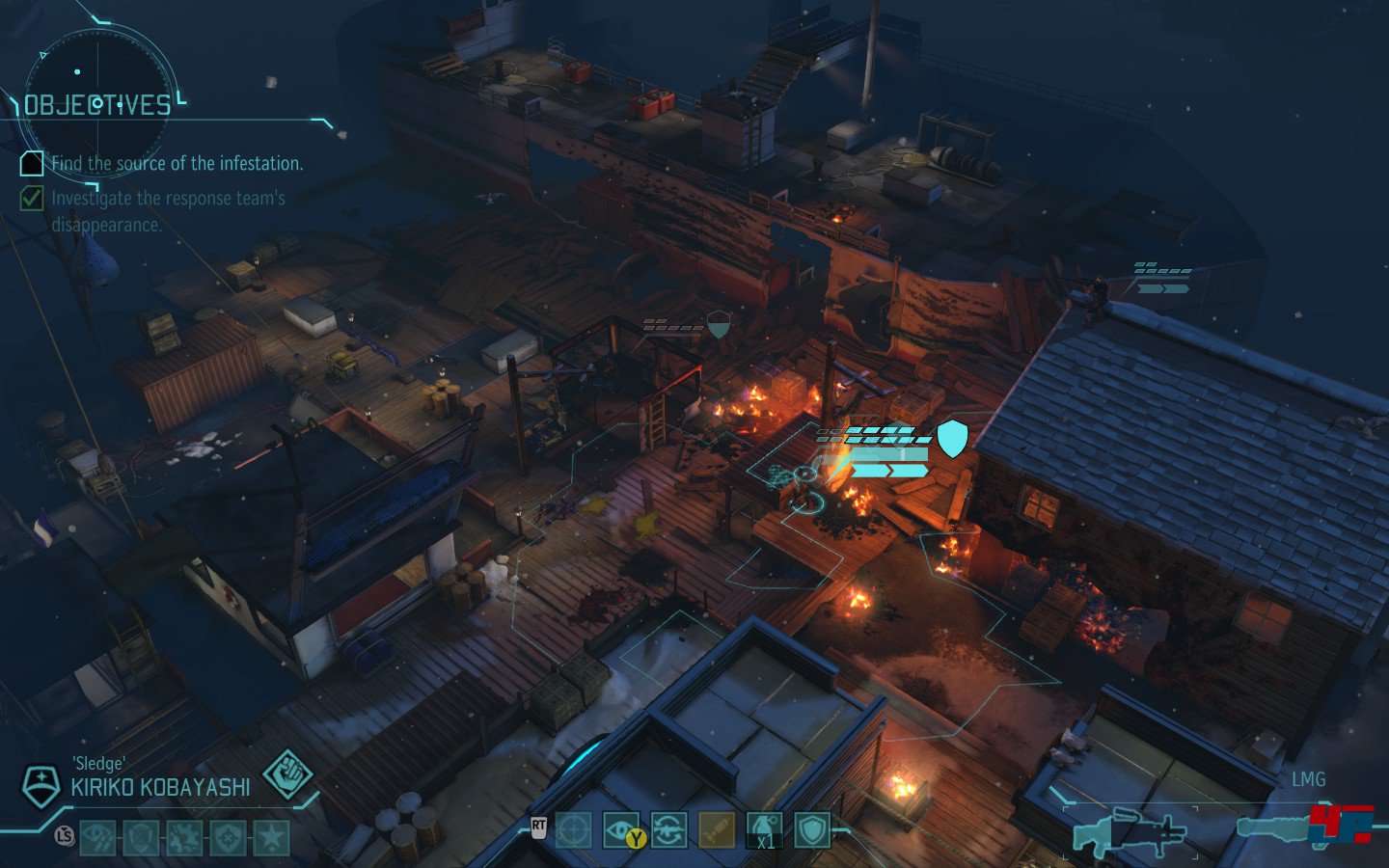Open Kiriko Kobayashi's rank badge
Viewport: 1389px width, 868px height.
[x=41, y=786]
